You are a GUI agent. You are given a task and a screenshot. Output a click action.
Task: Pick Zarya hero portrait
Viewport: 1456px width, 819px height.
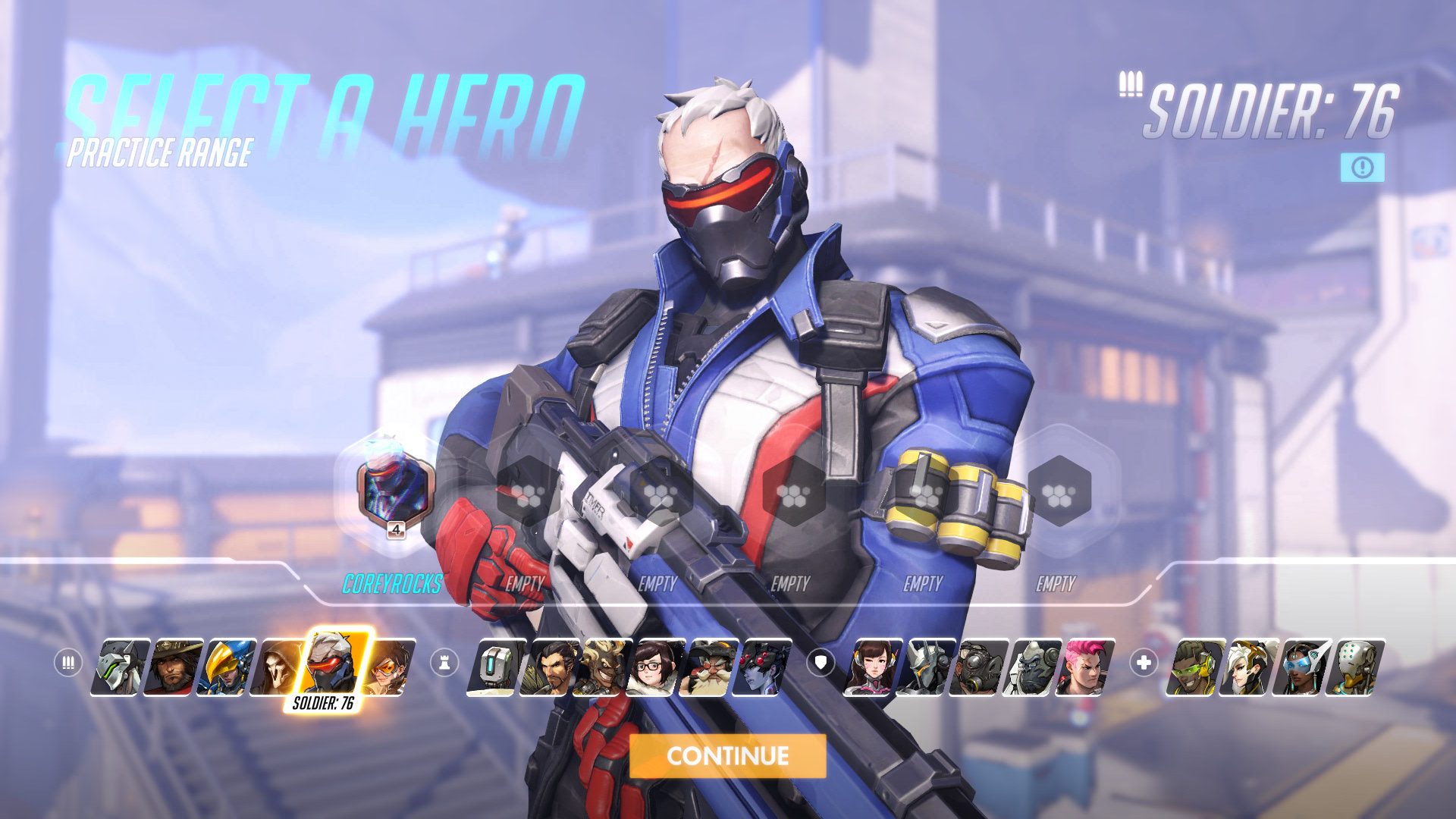pos(1085,667)
